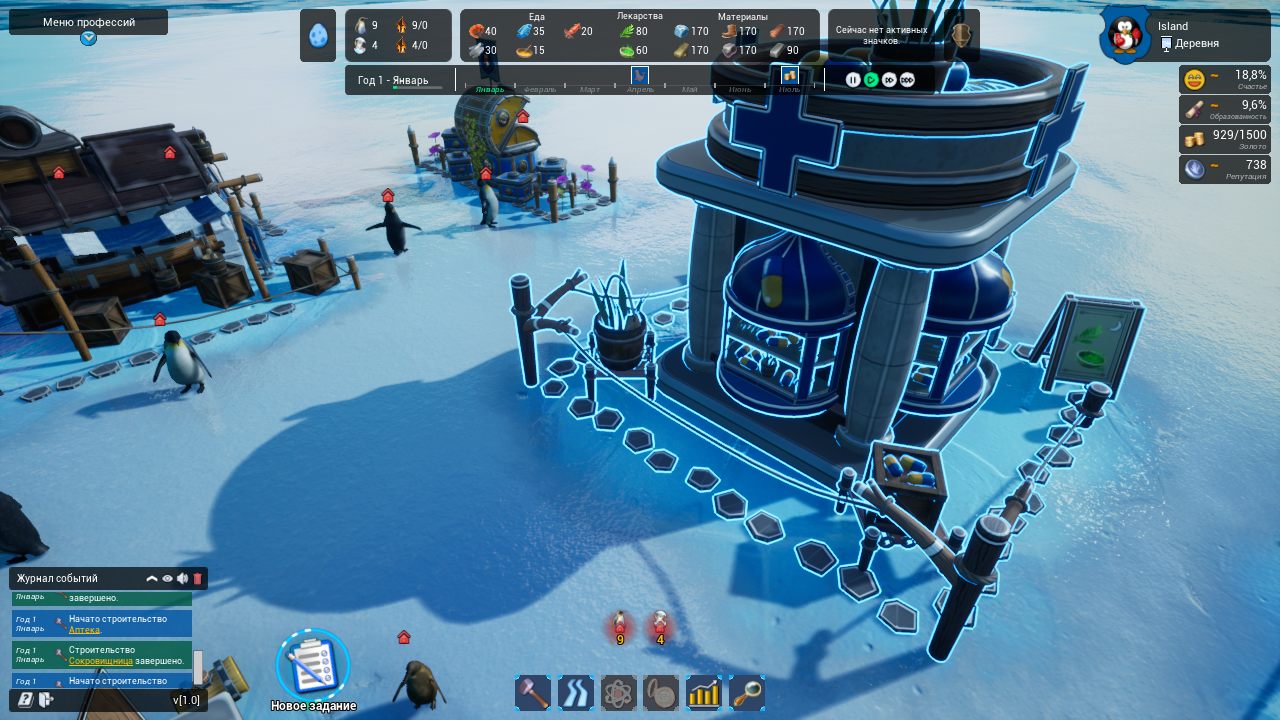The width and height of the screenshot is (1280, 720).
Task: Open the Аптека link in event log
Action: coord(84,630)
